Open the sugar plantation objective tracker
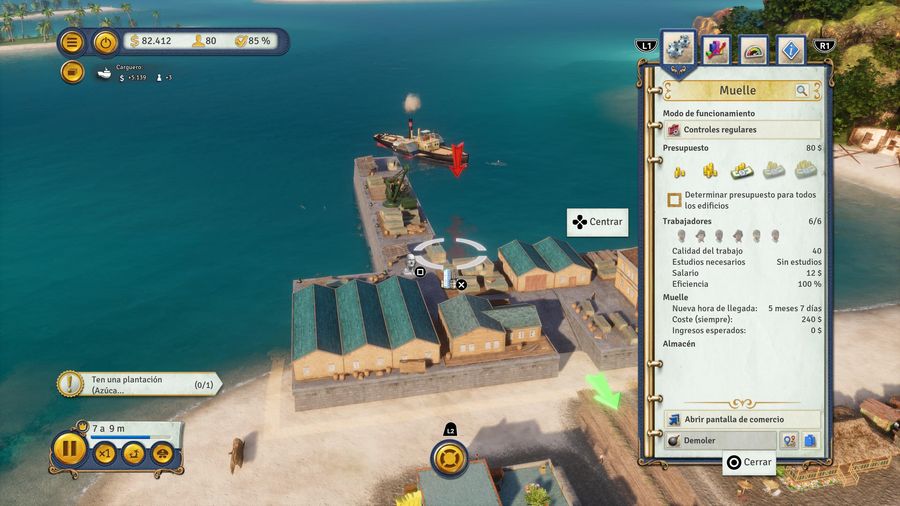Viewport: 900px width, 506px height. (140, 384)
